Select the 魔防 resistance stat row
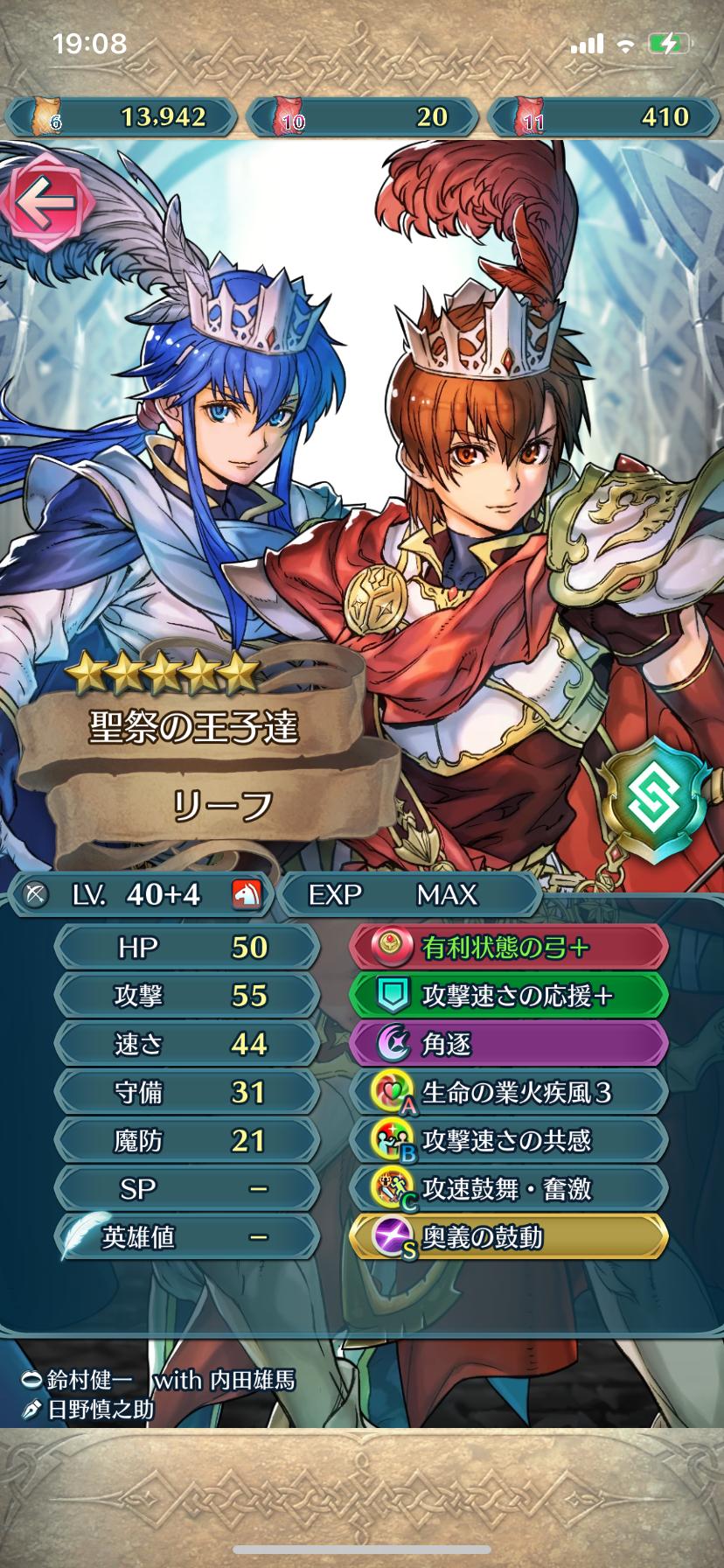This screenshot has width=724, height=1568. point(186,1140)
